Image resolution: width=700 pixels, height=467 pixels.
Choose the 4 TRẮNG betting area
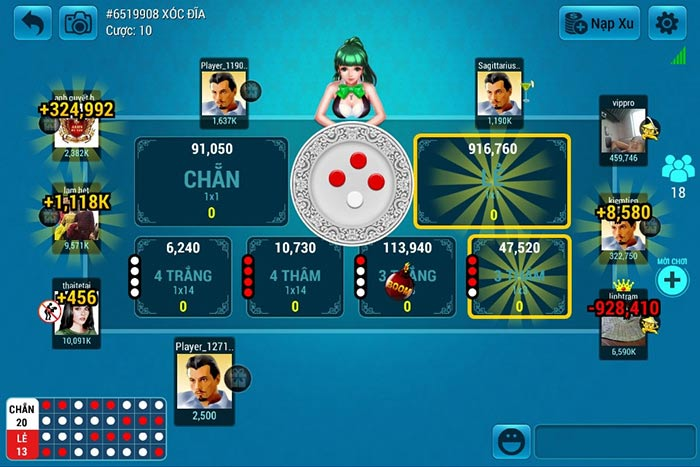pyautogui.click(x=183, y=275)
